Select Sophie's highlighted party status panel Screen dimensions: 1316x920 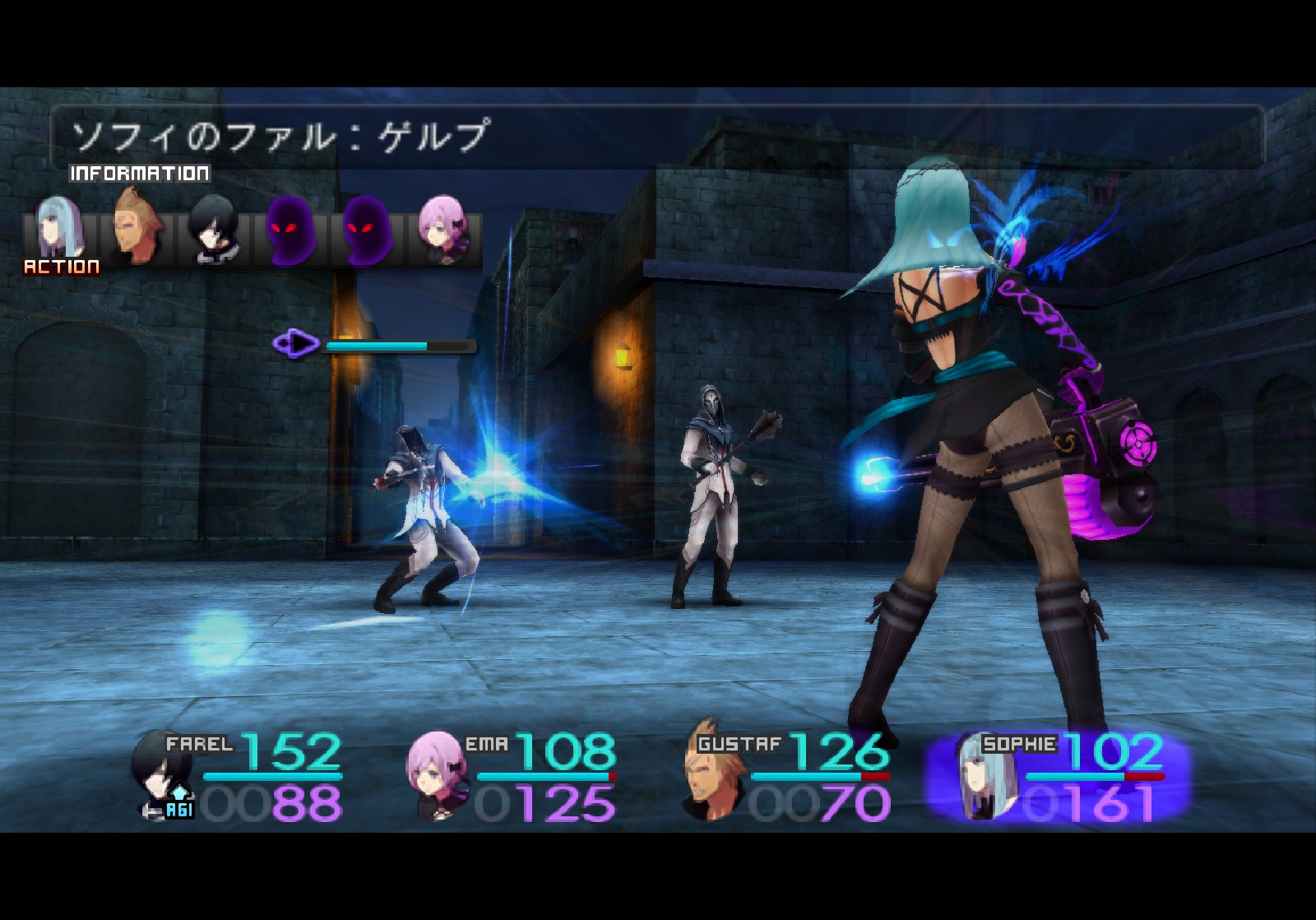(x=1059, y=777)
